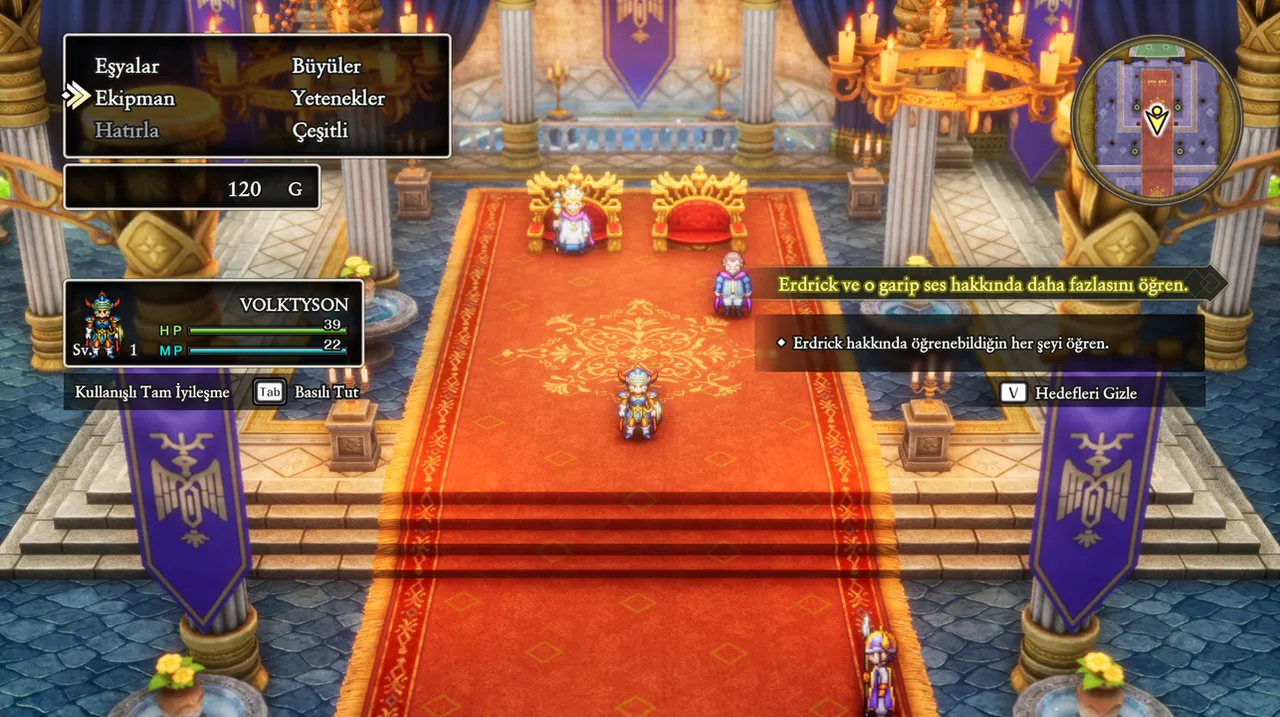Open the Yetenekler menu
The width and height of the screenshot is (1280, 717).
338,99
